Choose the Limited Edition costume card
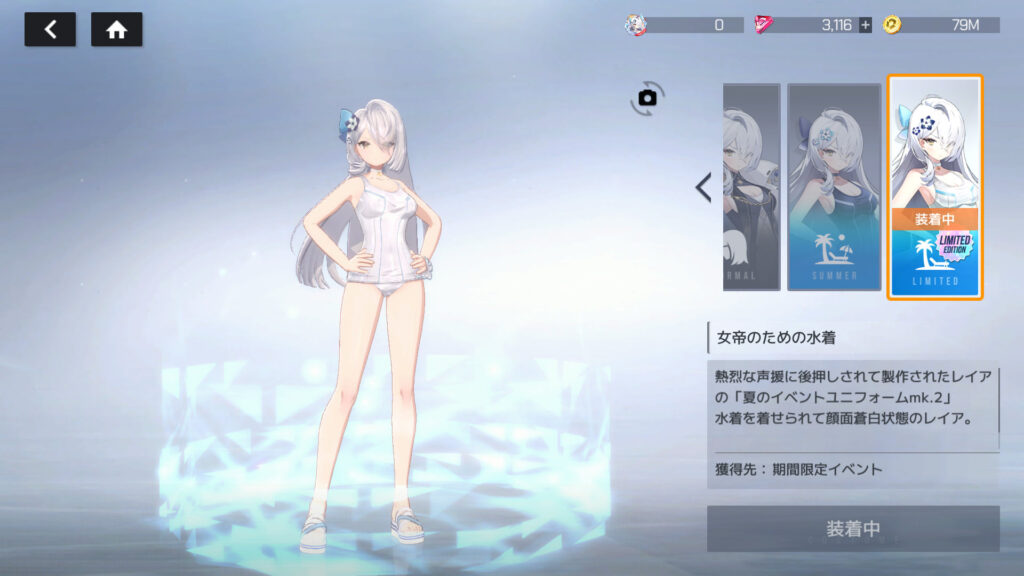Screen dimensions: 1024x576 pyautogui.click(x=935, y=187)
